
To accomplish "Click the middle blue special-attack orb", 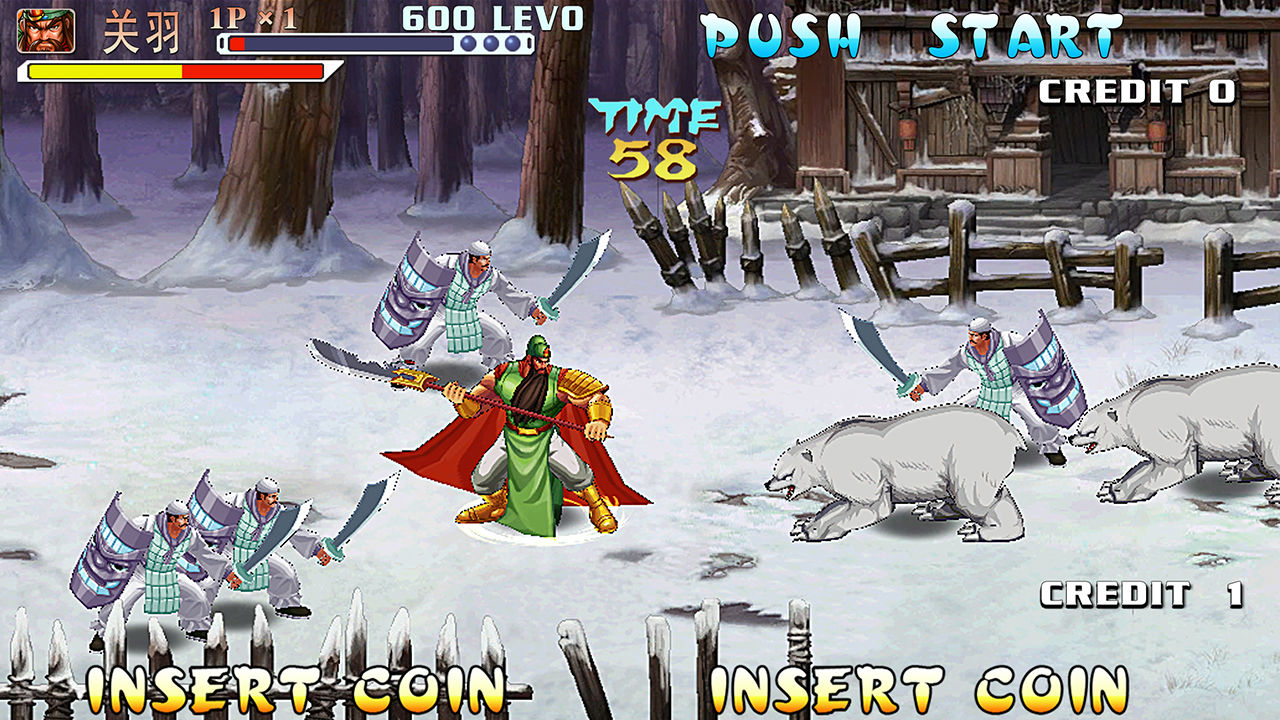I will click(490, 42).
